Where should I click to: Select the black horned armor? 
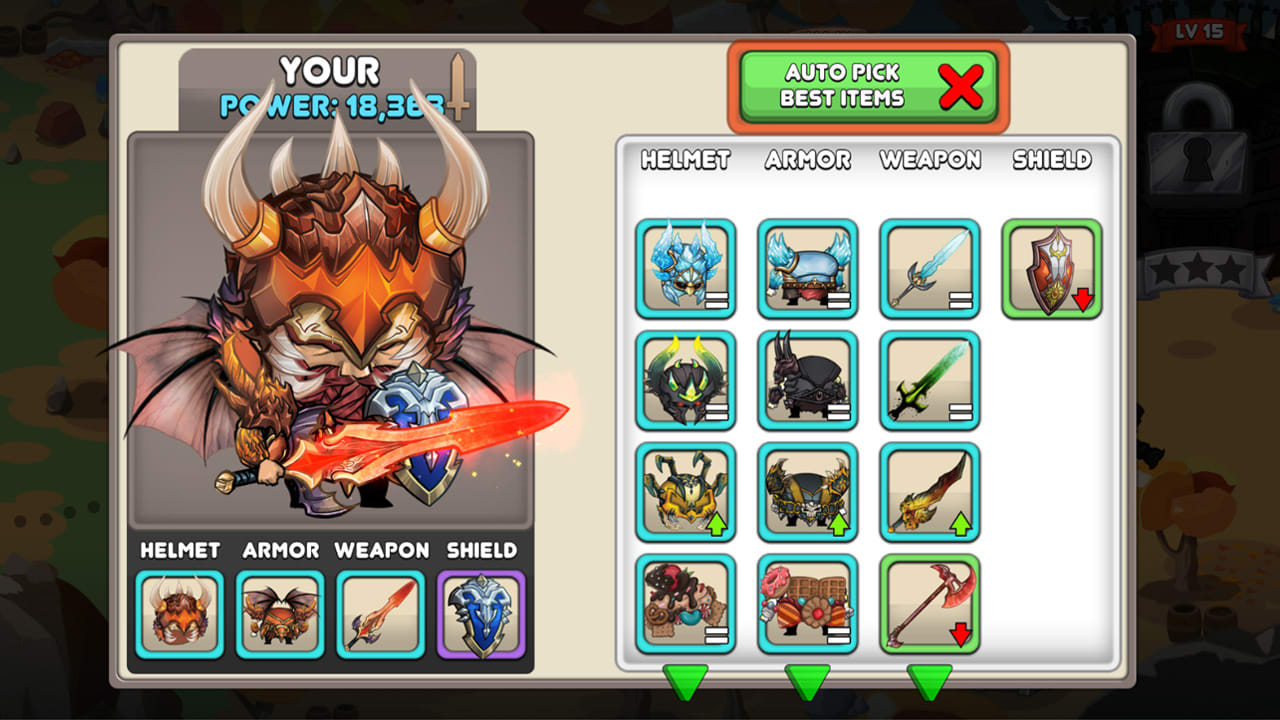click(808, 380)
